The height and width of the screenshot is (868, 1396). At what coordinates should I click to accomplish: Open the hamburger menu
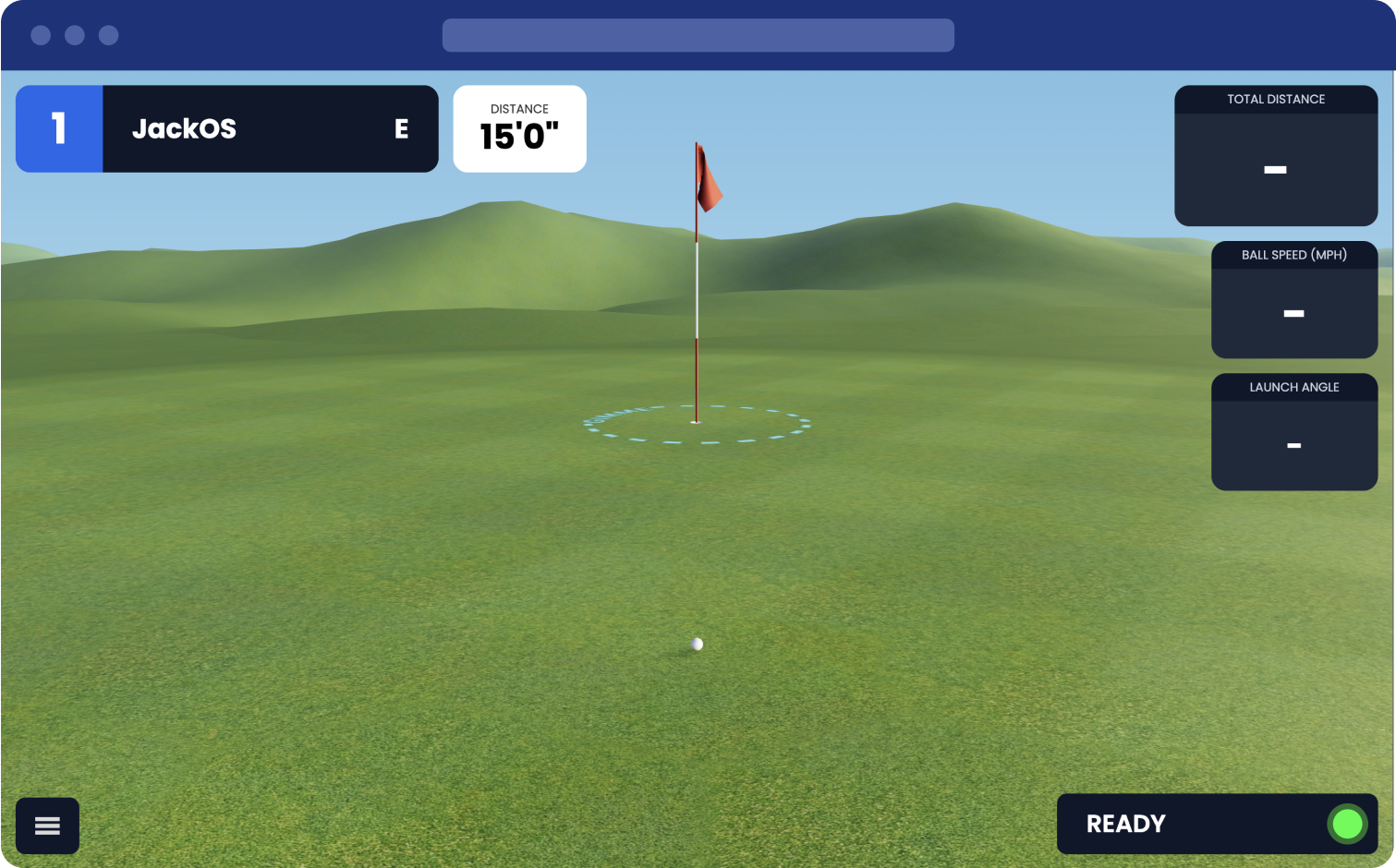[x=47, y=825]
